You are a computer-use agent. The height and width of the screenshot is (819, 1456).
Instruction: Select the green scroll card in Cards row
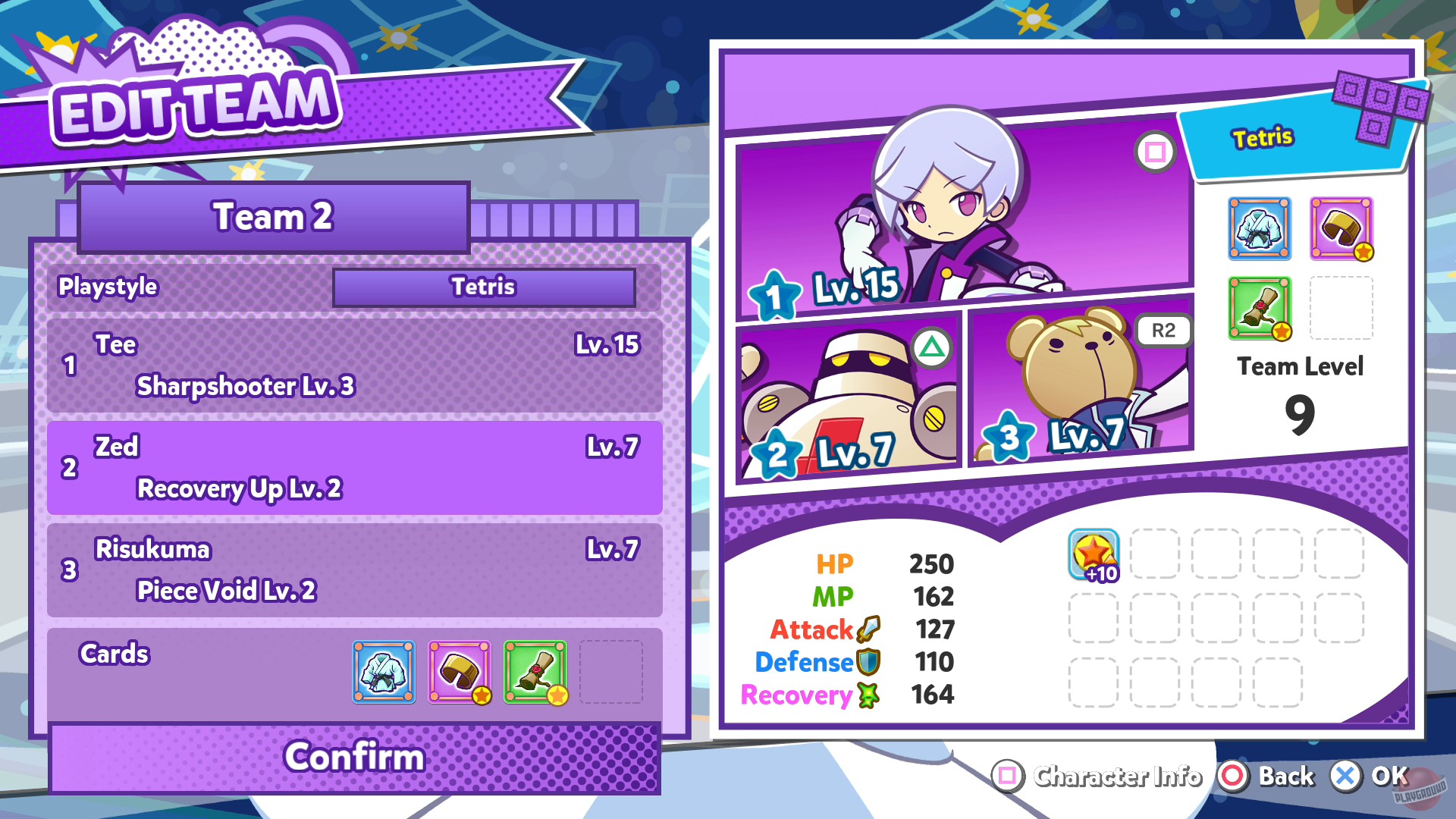(x=536, y=672)
